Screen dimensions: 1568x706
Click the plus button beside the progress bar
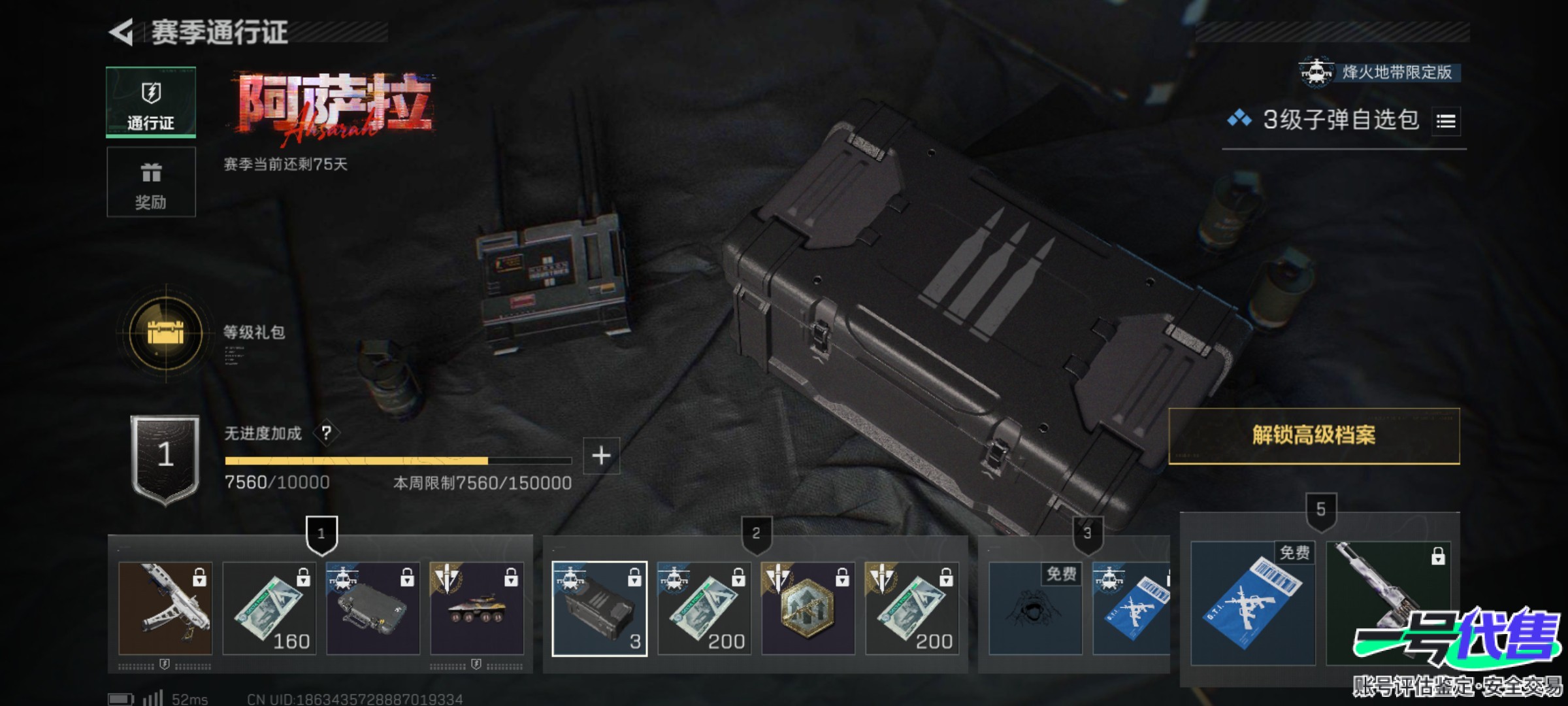[x=601, y=455]
